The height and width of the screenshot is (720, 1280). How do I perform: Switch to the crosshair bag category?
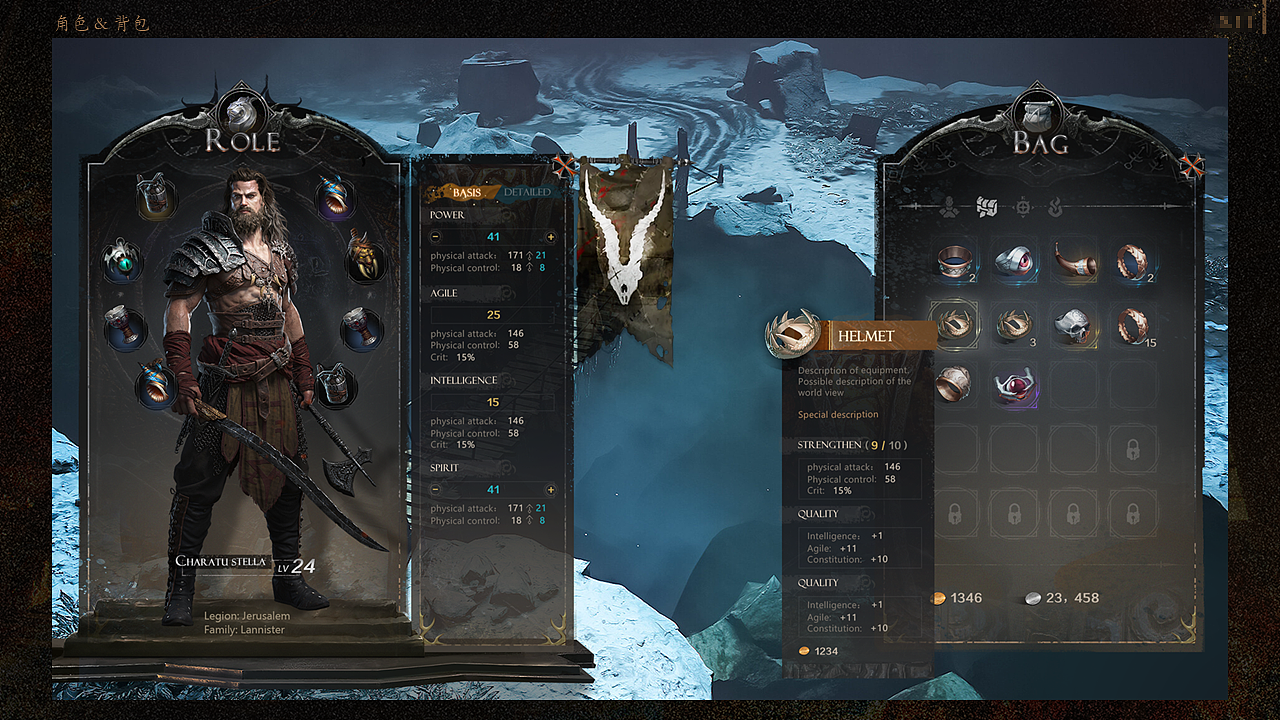(x=1023, y=207)
